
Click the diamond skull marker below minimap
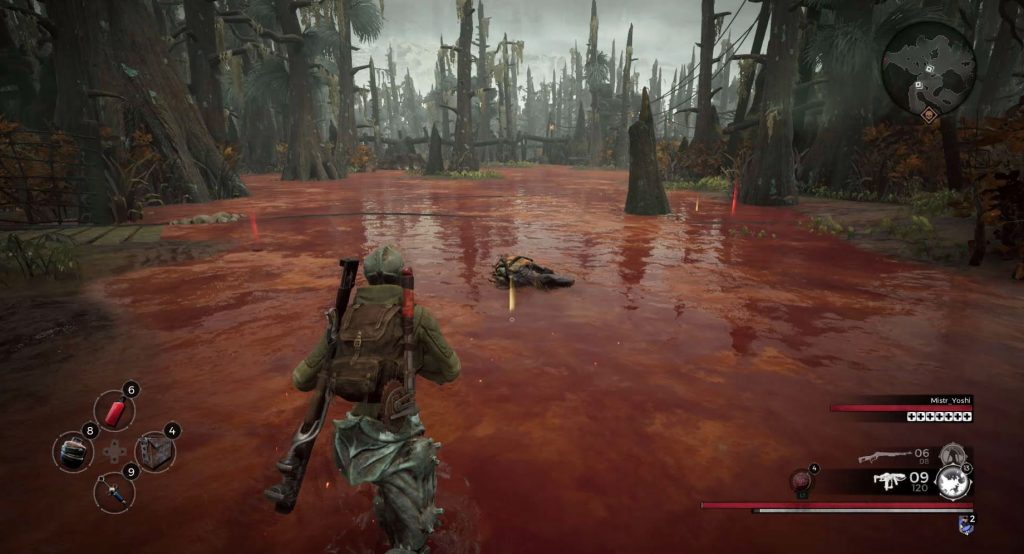pos(929,117)
